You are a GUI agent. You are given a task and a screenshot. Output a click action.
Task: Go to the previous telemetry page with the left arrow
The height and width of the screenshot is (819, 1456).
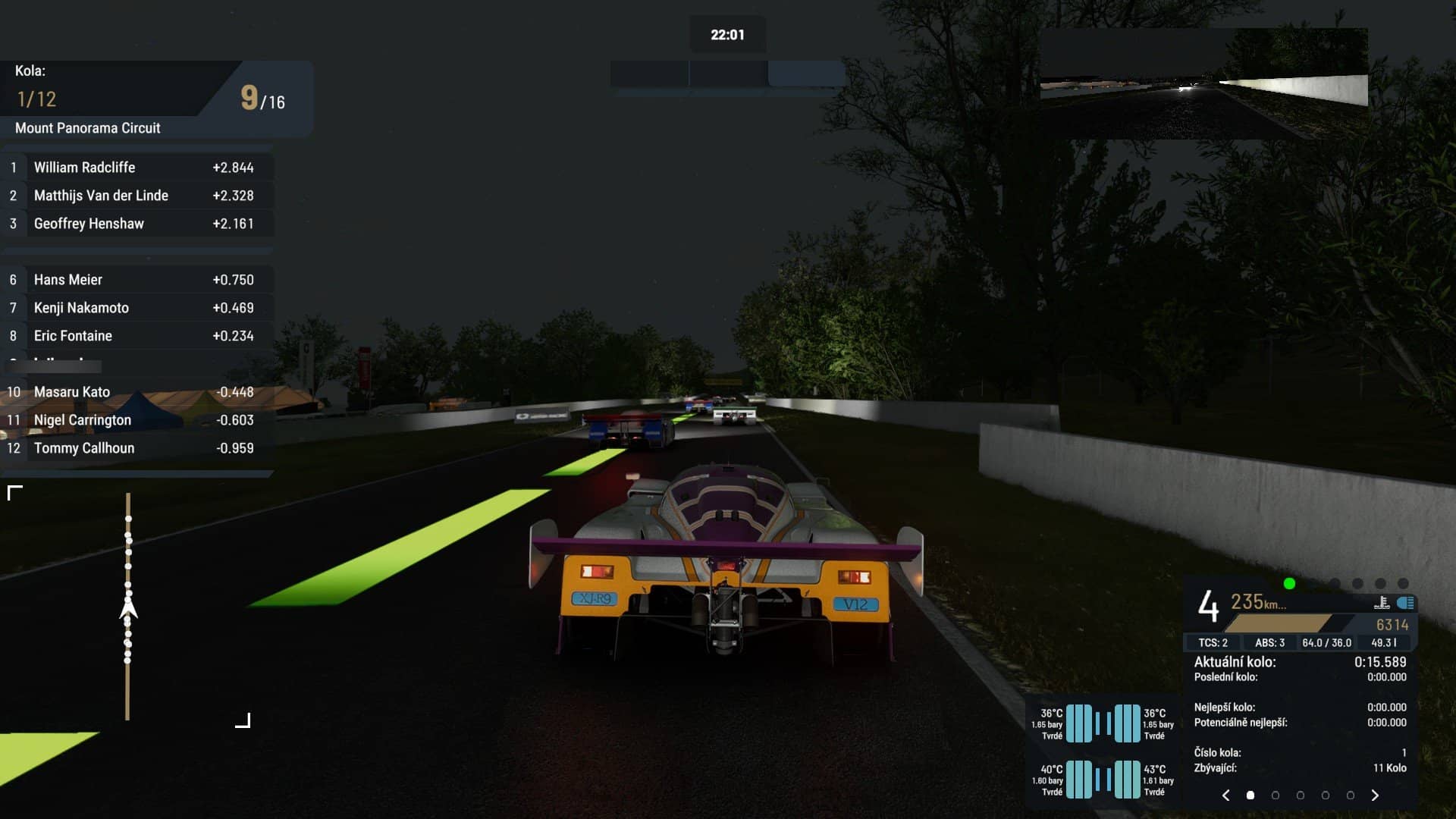[x=1226, y=795]
